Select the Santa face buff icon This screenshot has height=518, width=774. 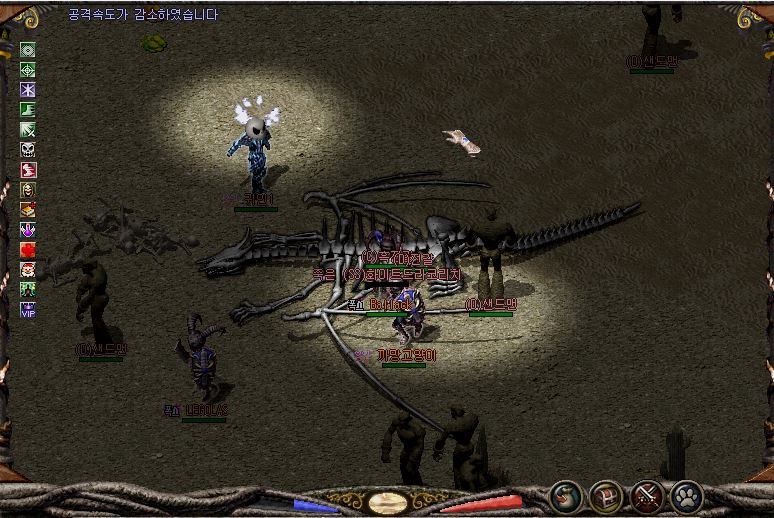[x=28, y=269]
